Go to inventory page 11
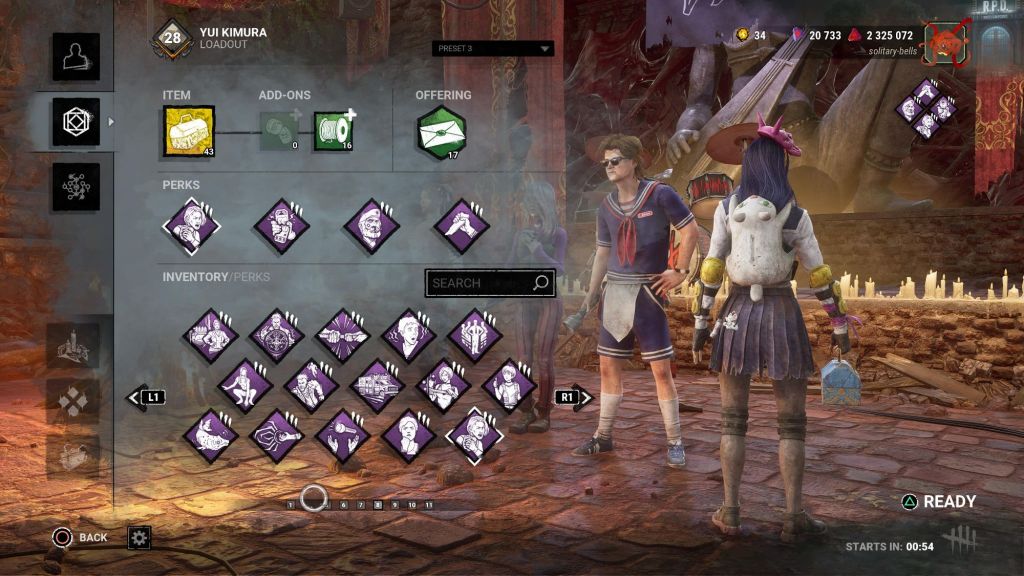This screenshot has width=1024, height=576. 429,505
